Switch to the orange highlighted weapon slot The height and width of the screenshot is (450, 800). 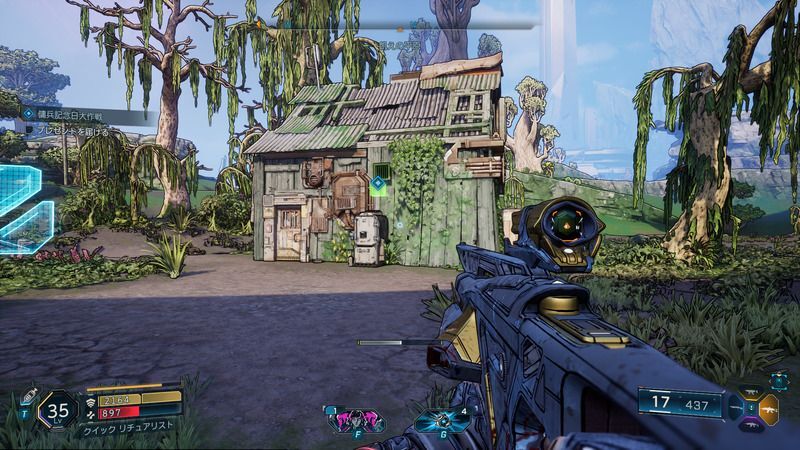click(x=770, y=408)
